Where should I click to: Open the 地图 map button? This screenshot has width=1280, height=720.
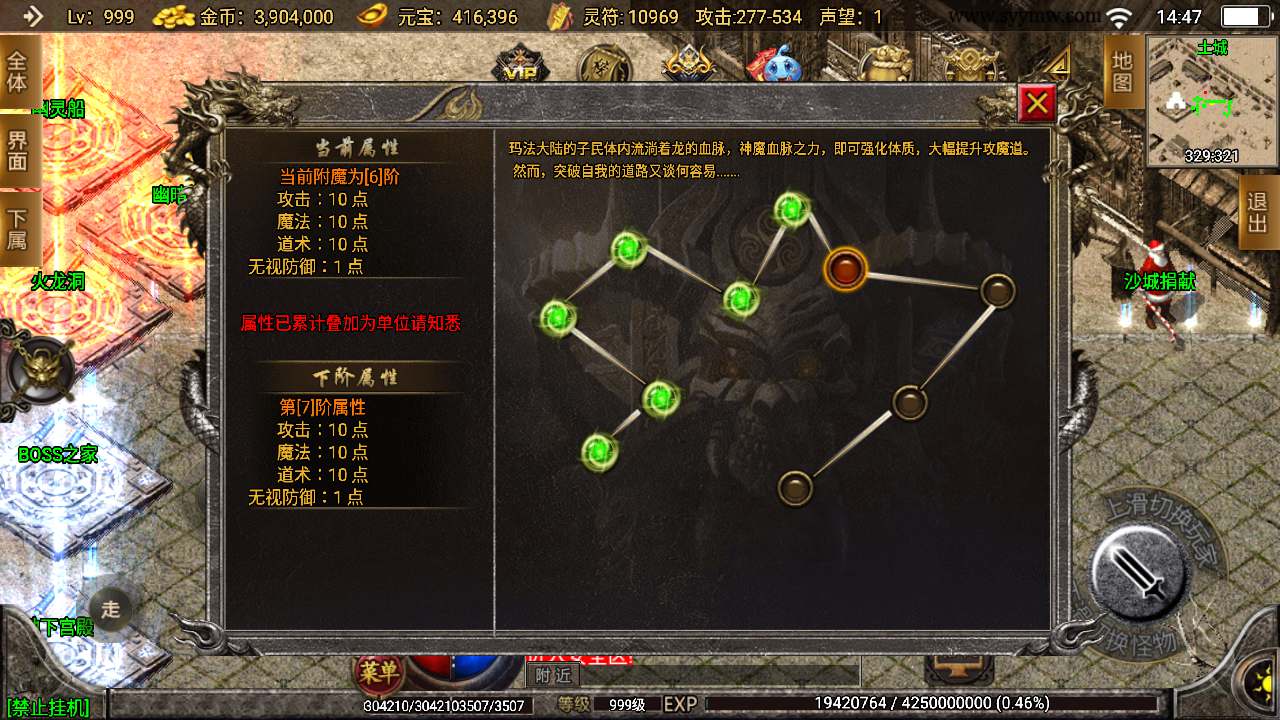tap(1122, 72)
